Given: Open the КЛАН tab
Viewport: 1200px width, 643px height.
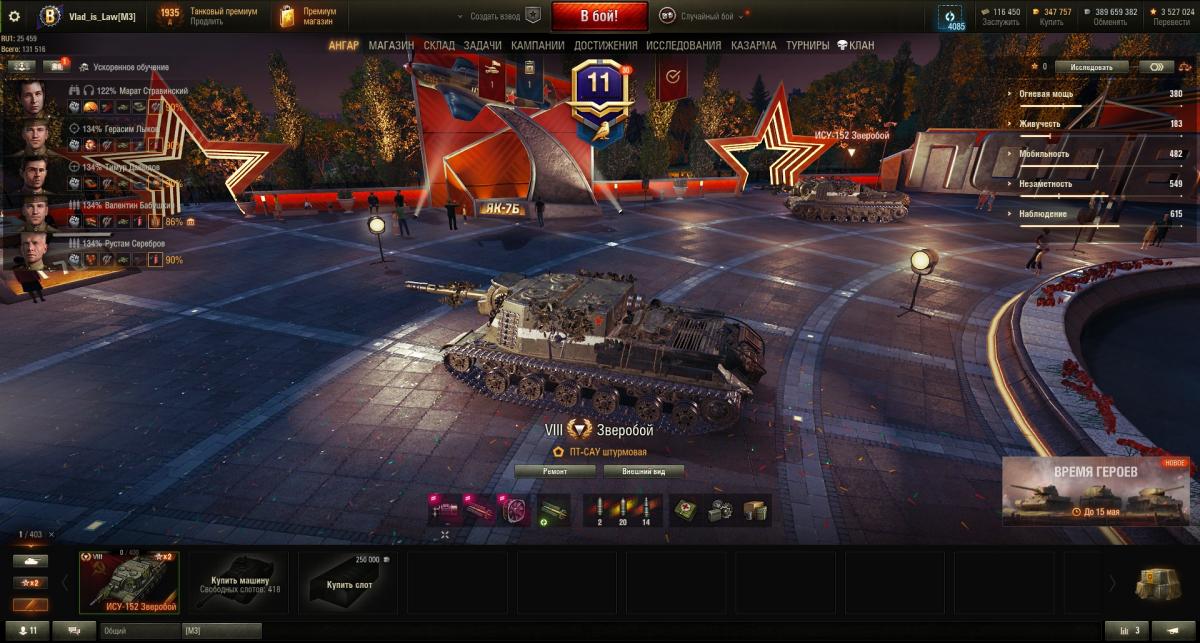Looking at the screenshot, I should point(855,45).
